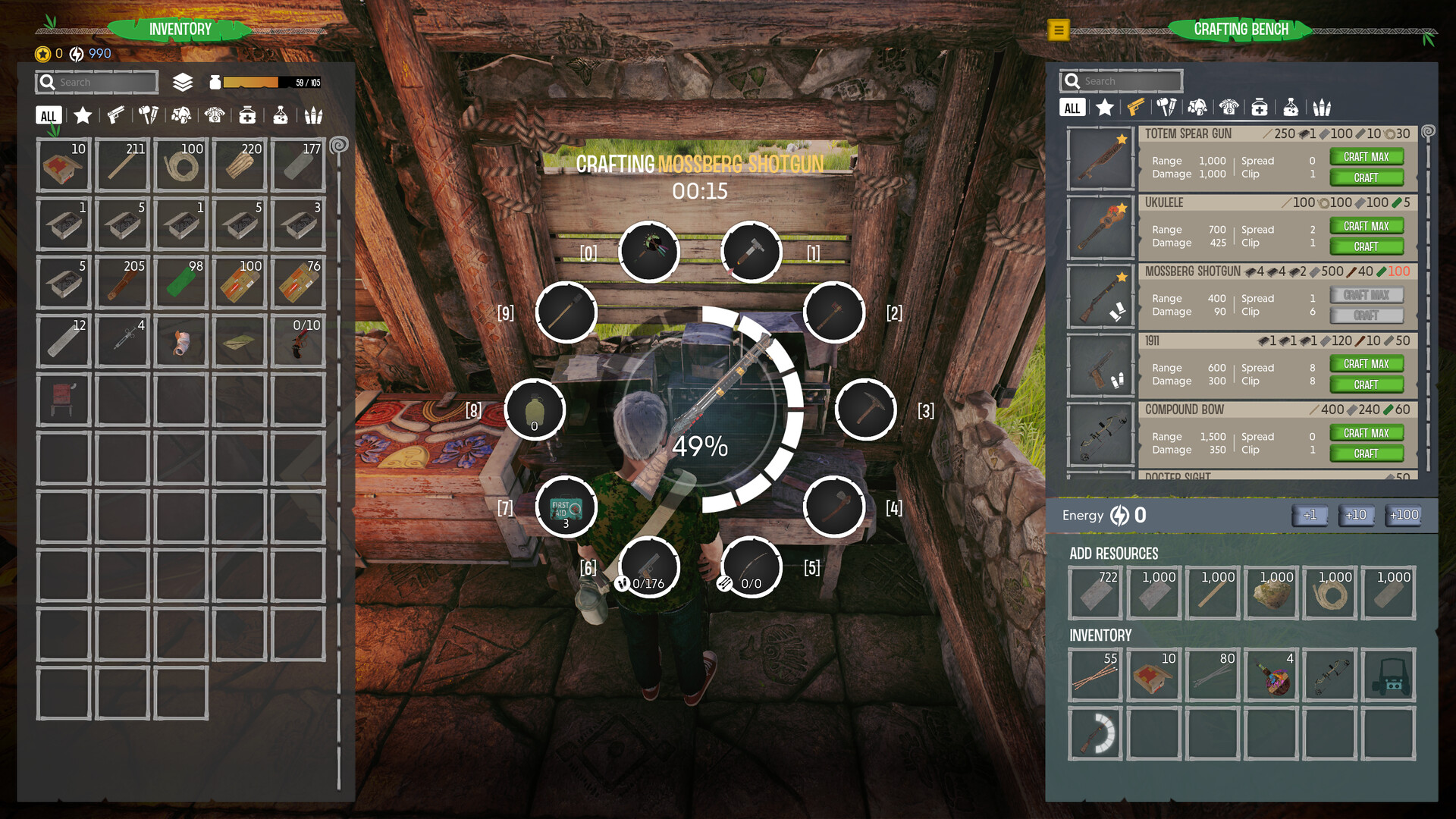Click the CRAFT button for the 1911

coord(1367,384)
